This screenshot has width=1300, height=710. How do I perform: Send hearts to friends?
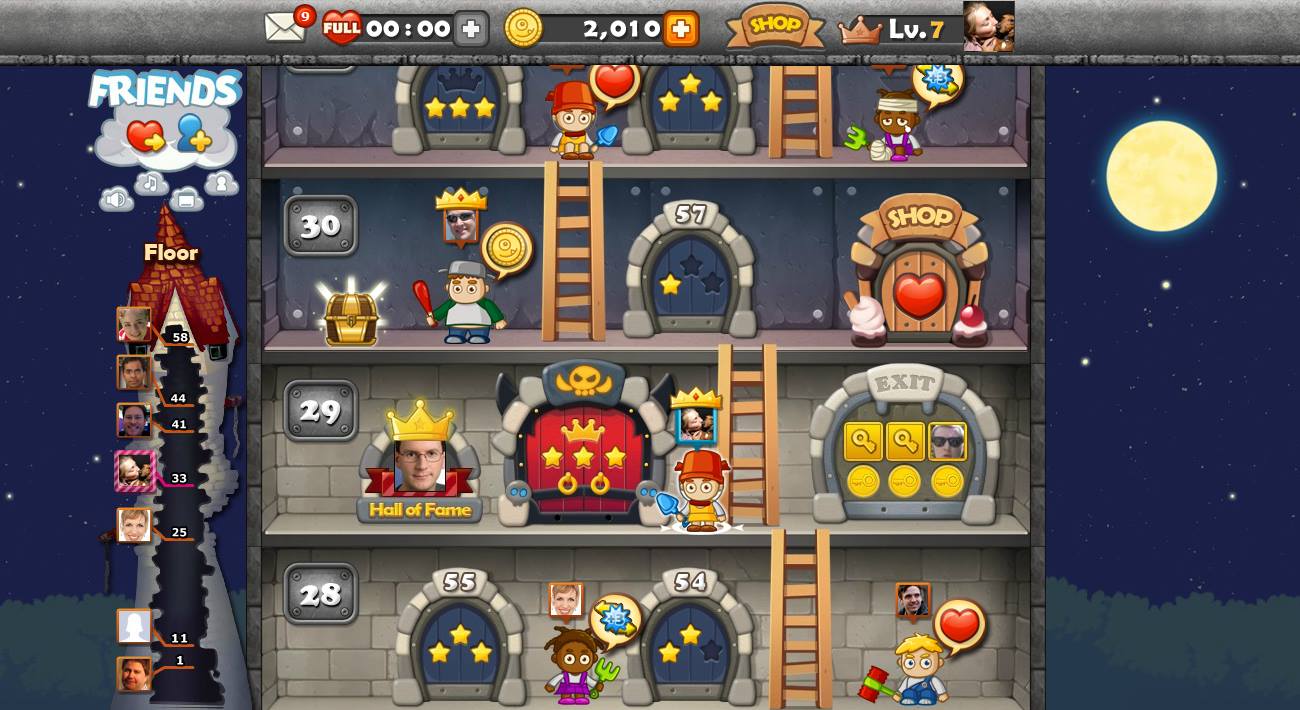(x=146, y=135)
